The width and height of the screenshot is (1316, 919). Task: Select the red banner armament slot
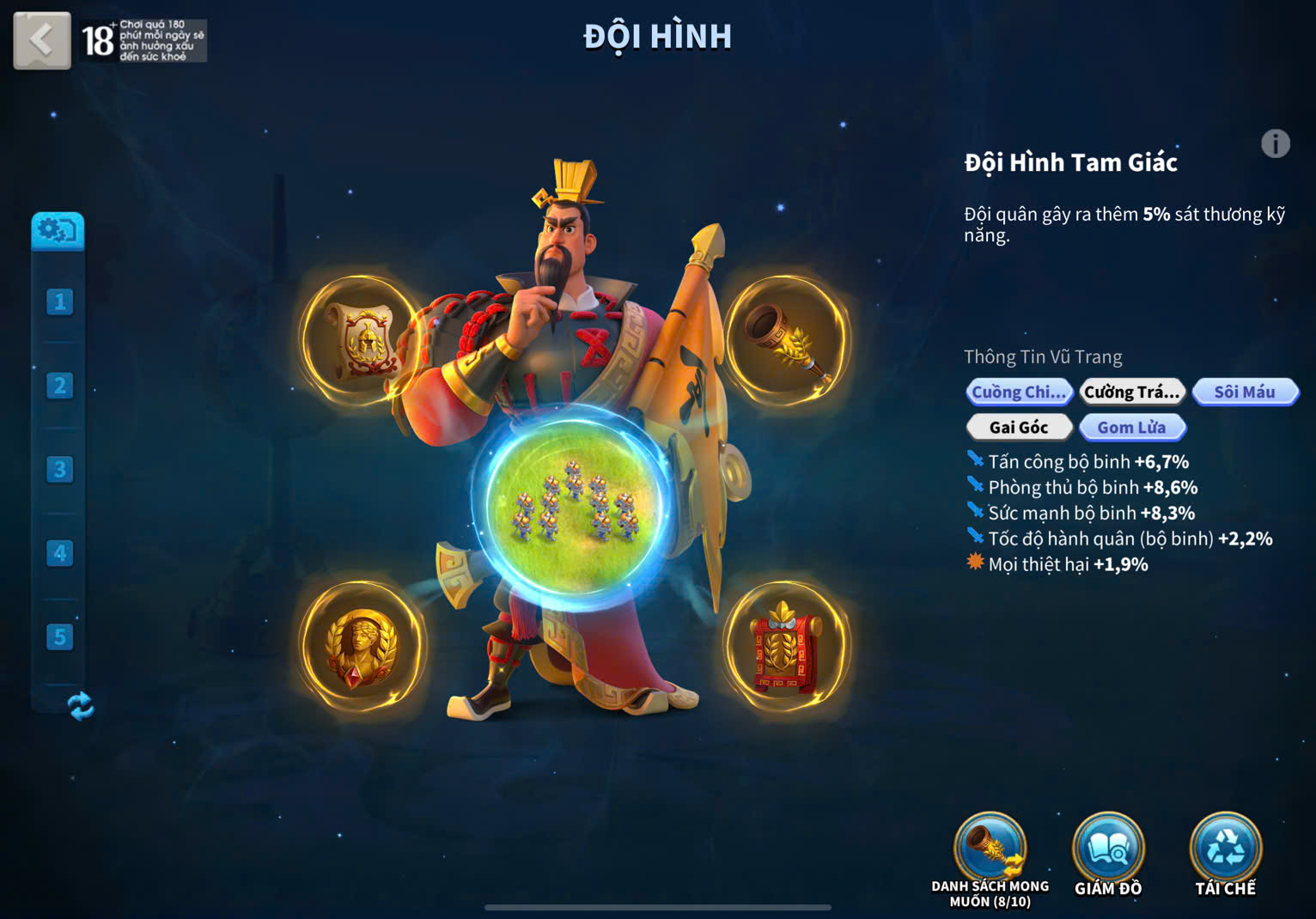785,646
